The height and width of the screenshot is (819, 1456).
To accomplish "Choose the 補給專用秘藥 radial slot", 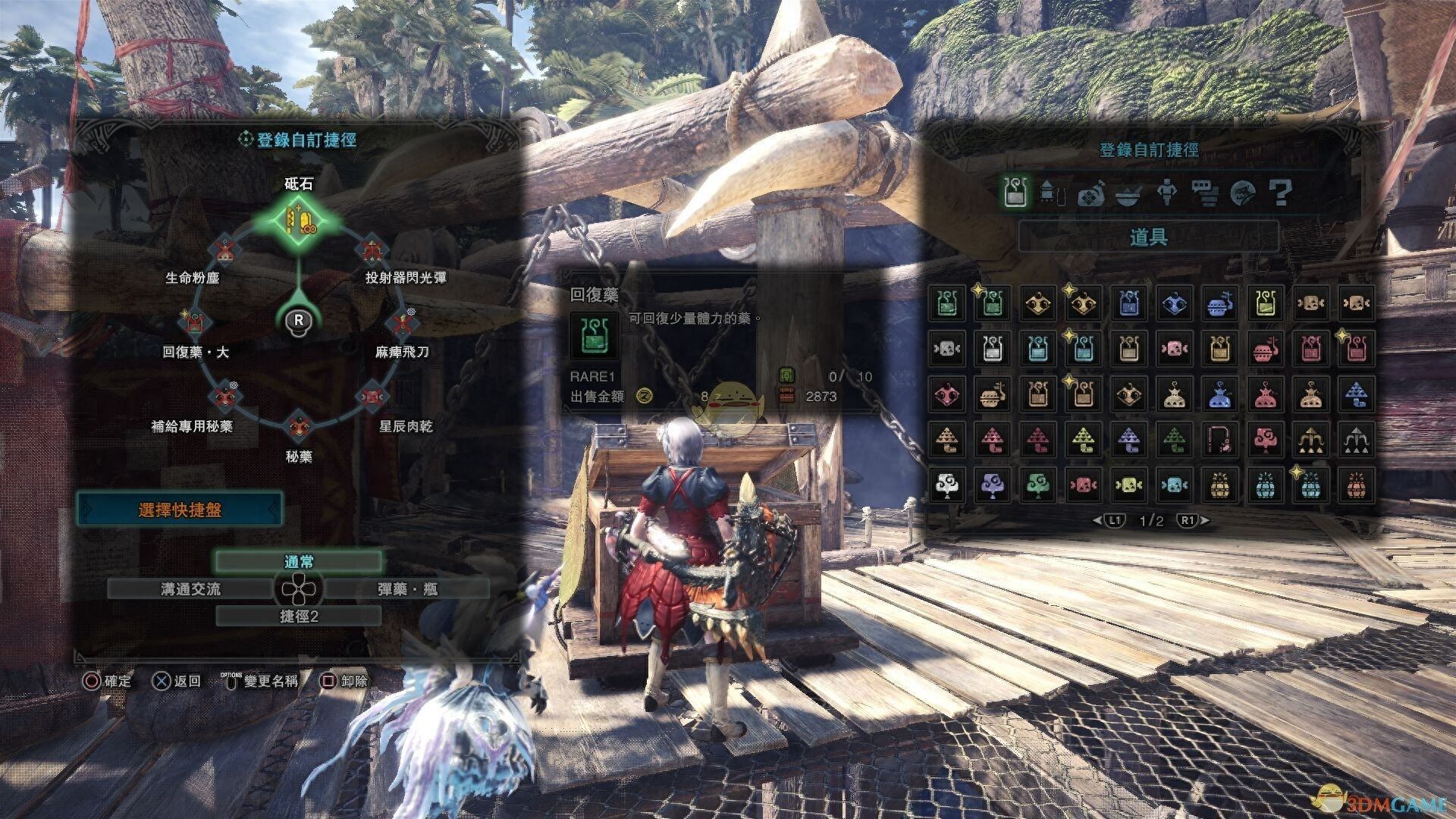I will pos(223,397).
